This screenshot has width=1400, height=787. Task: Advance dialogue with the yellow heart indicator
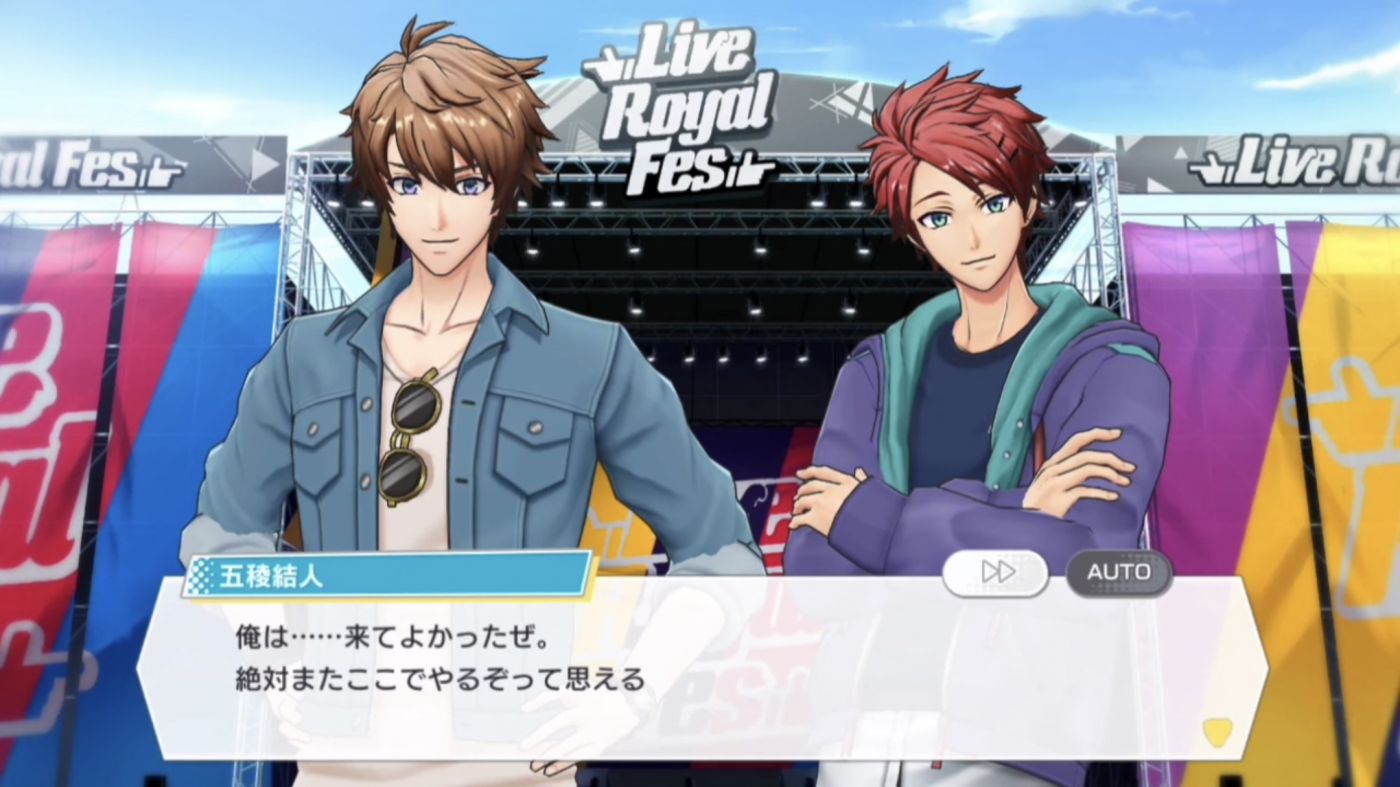(x=1217, y=733)
